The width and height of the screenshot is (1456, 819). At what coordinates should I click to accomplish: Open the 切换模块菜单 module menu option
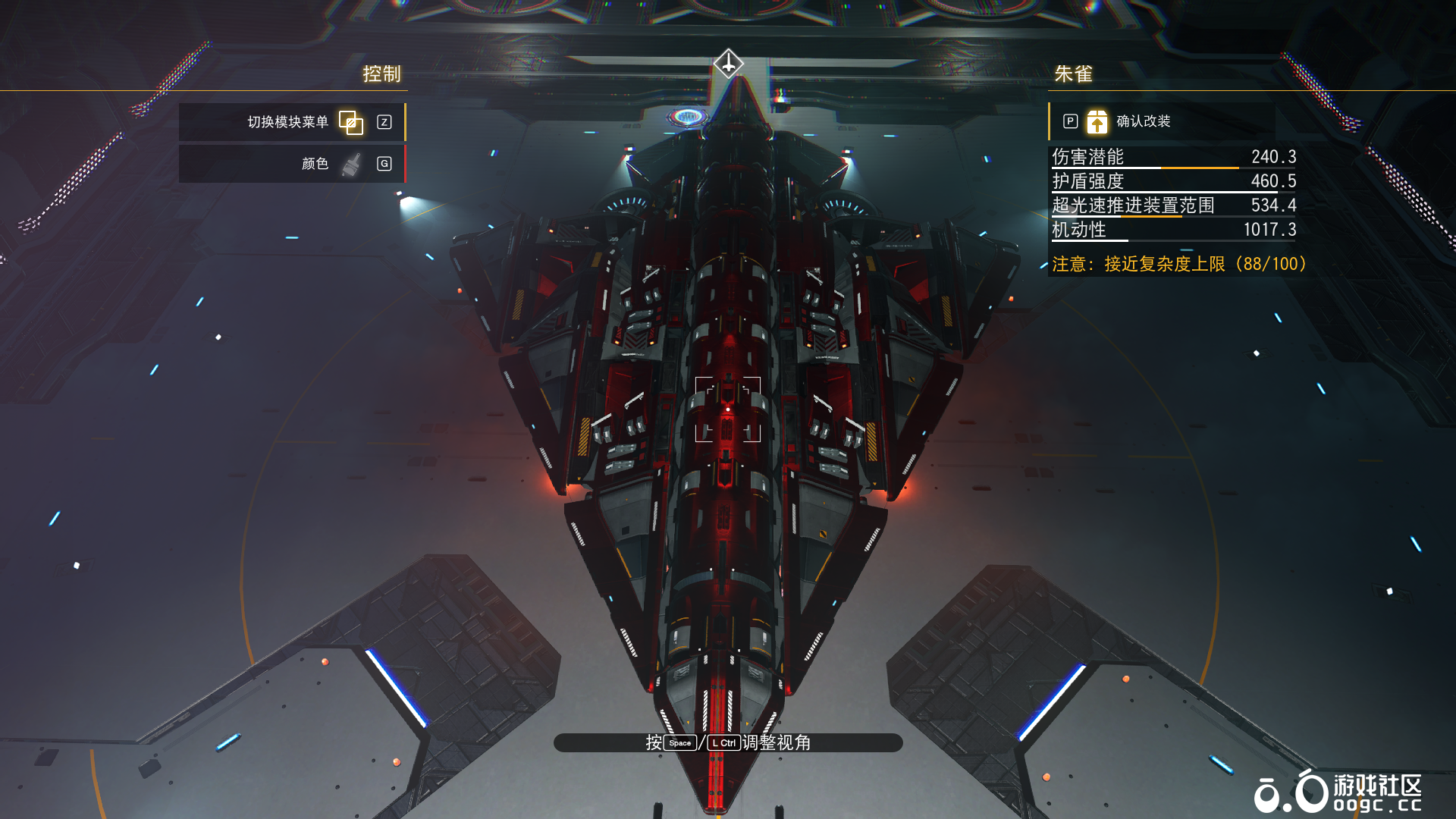coord(292,122)
